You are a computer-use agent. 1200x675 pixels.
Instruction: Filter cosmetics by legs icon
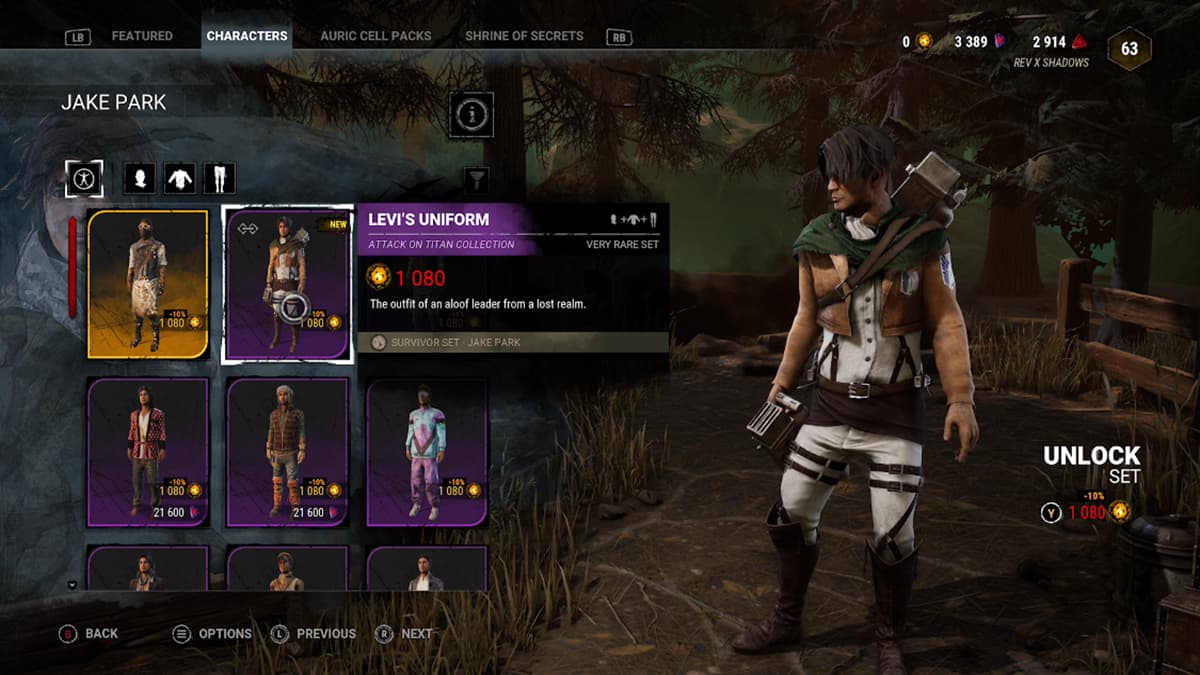tap(219, 179)
